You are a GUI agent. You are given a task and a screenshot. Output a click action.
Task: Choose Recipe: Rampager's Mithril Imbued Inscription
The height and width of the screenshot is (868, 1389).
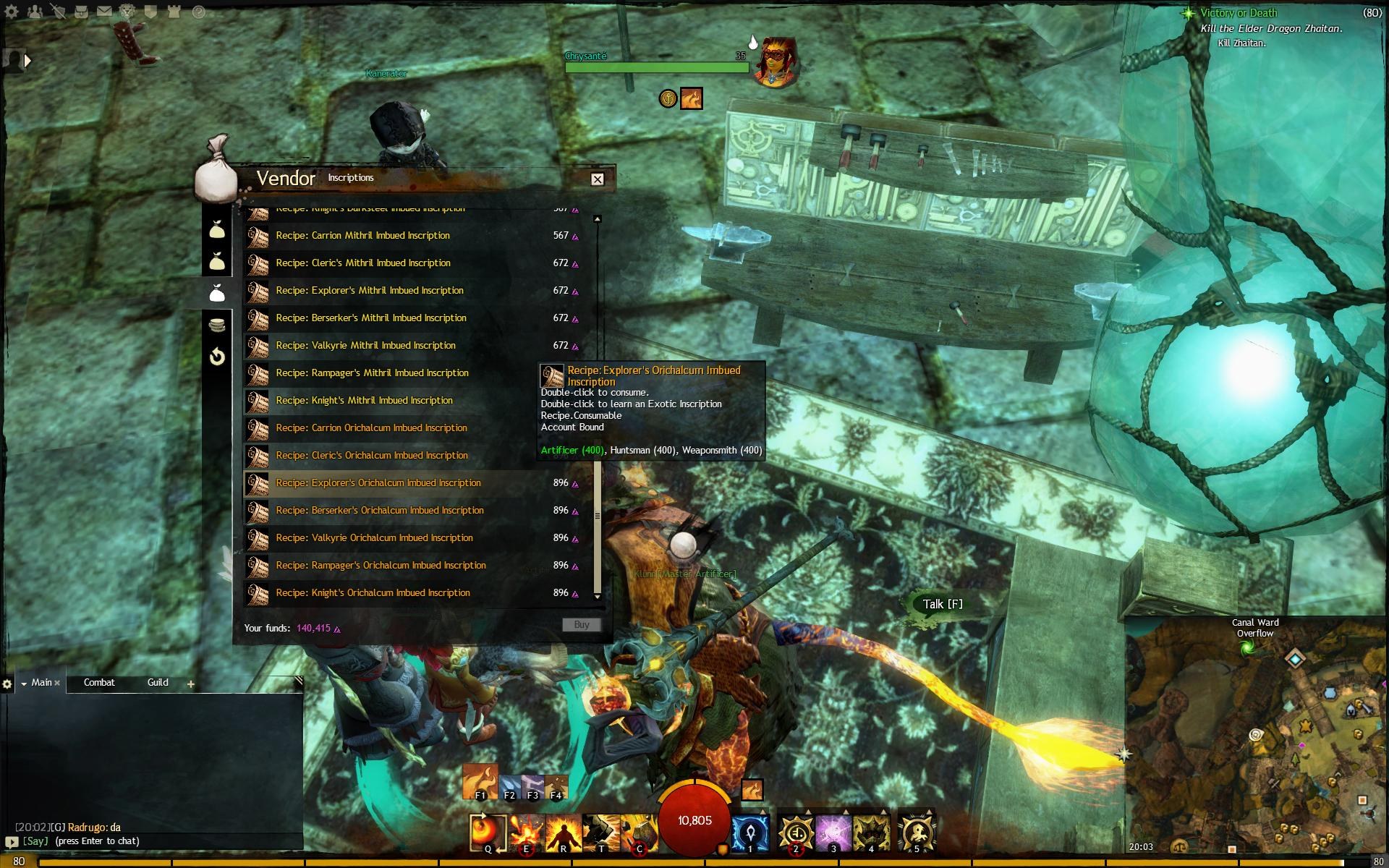click(x=372, y=373)
